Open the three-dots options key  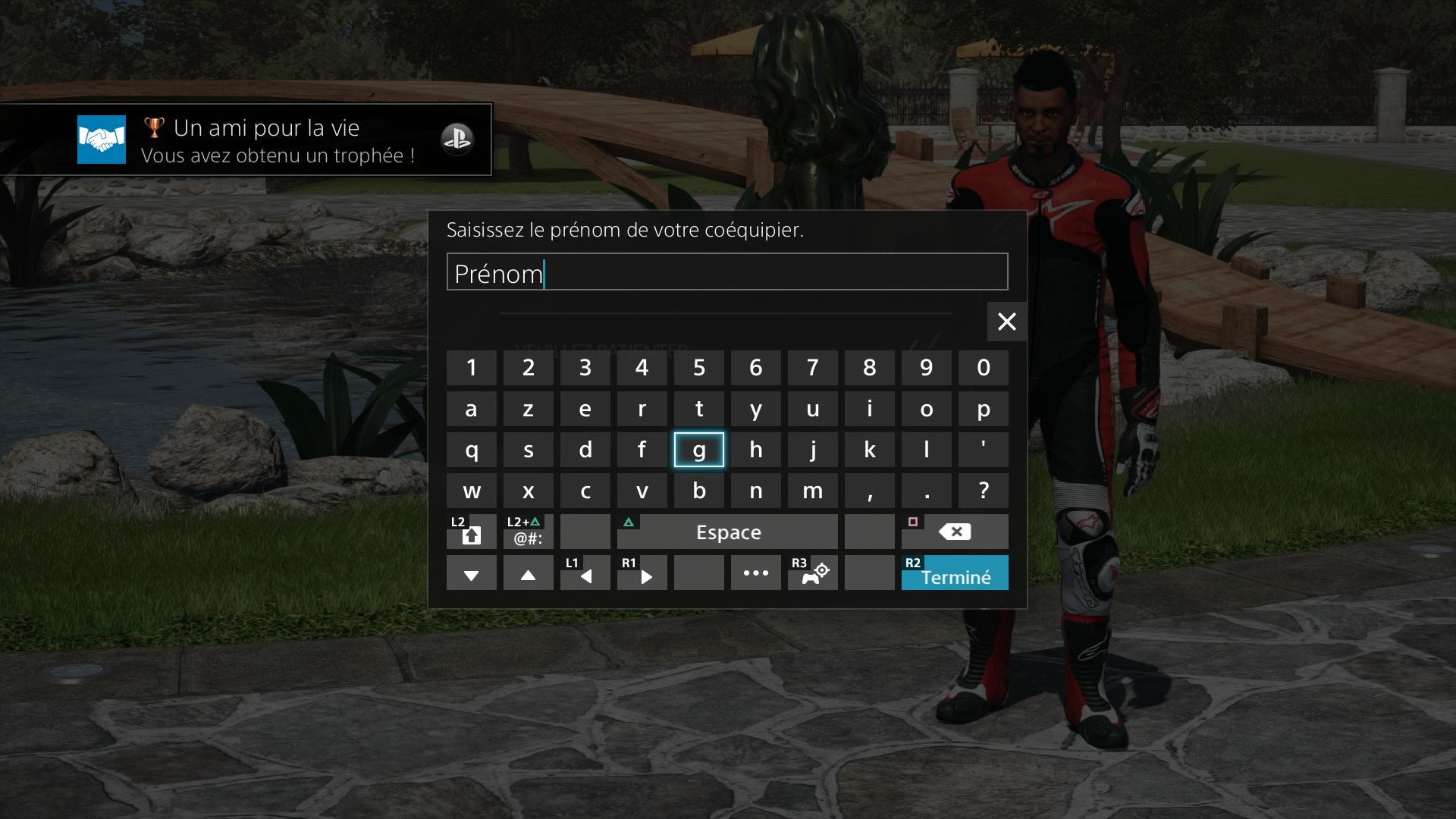pos(755,573)
